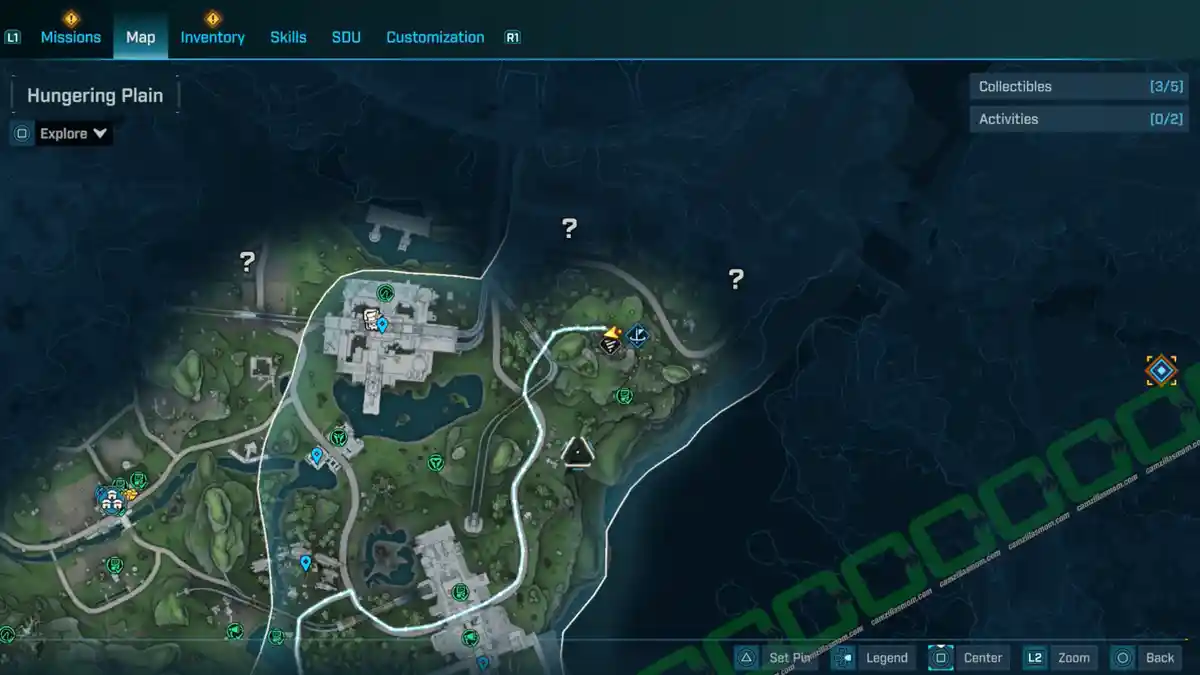Image resolution: width=1200 pixels, height=675 pixels.
Task: Select the Map tab
Action: tap(140, 37)
